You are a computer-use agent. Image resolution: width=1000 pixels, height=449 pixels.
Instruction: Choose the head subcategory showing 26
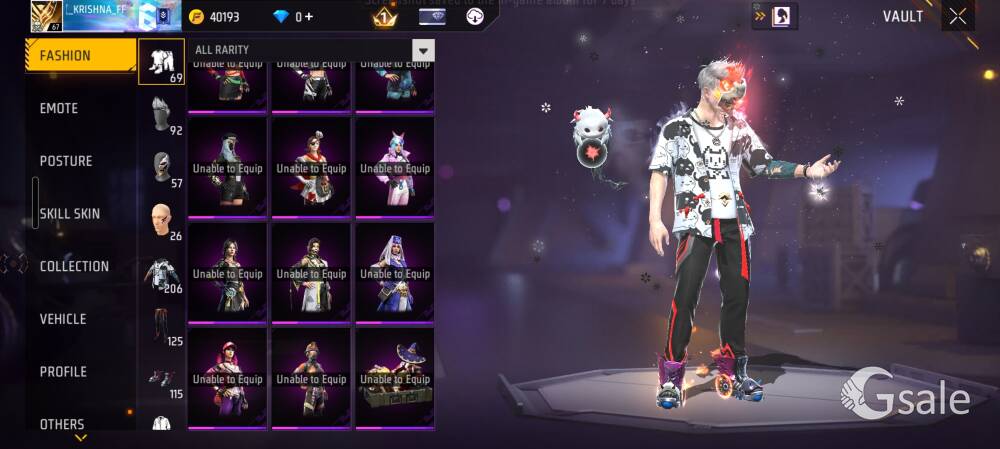pos(161,220)
